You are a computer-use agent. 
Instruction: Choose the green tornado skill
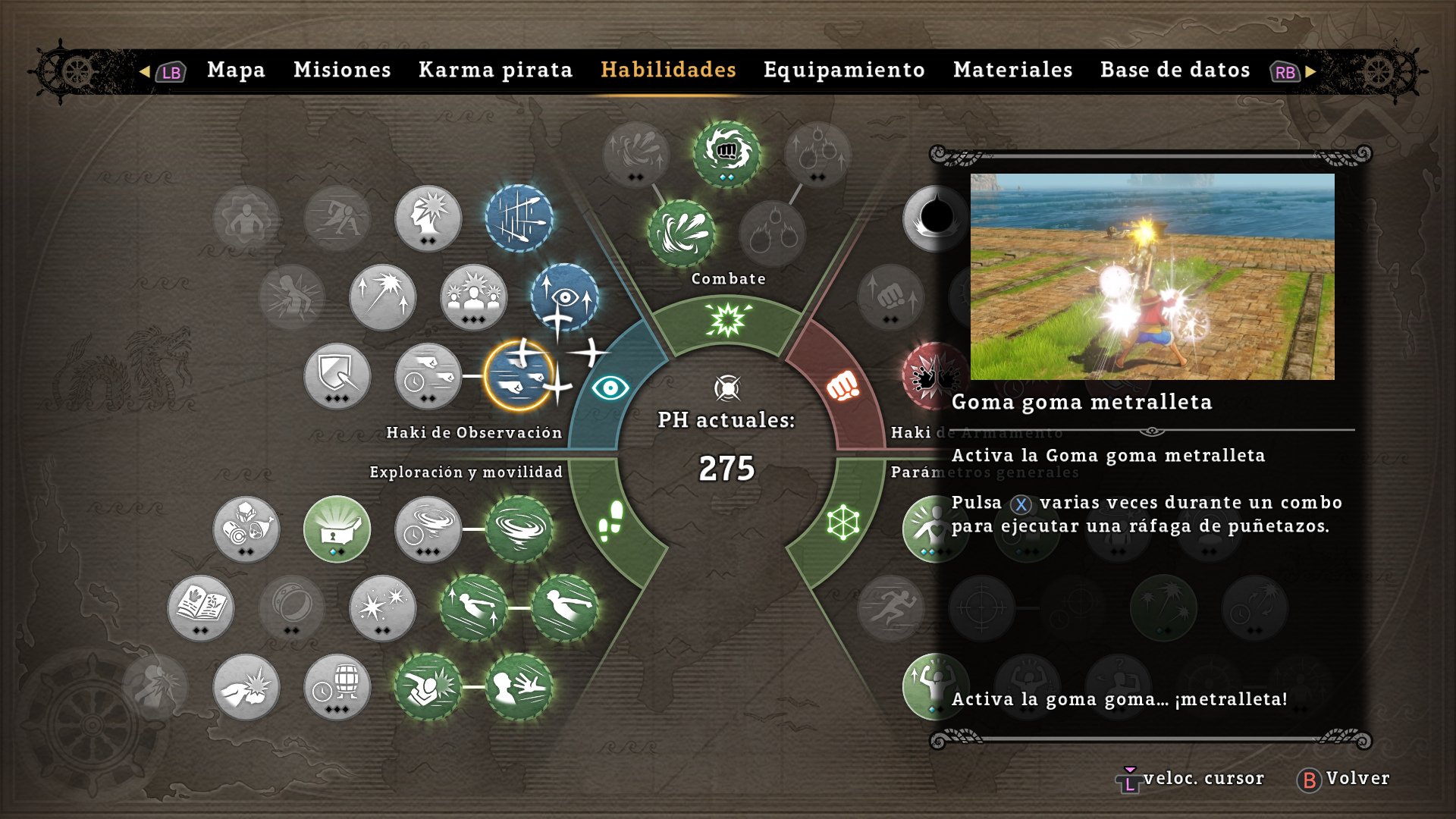[519, 529]
